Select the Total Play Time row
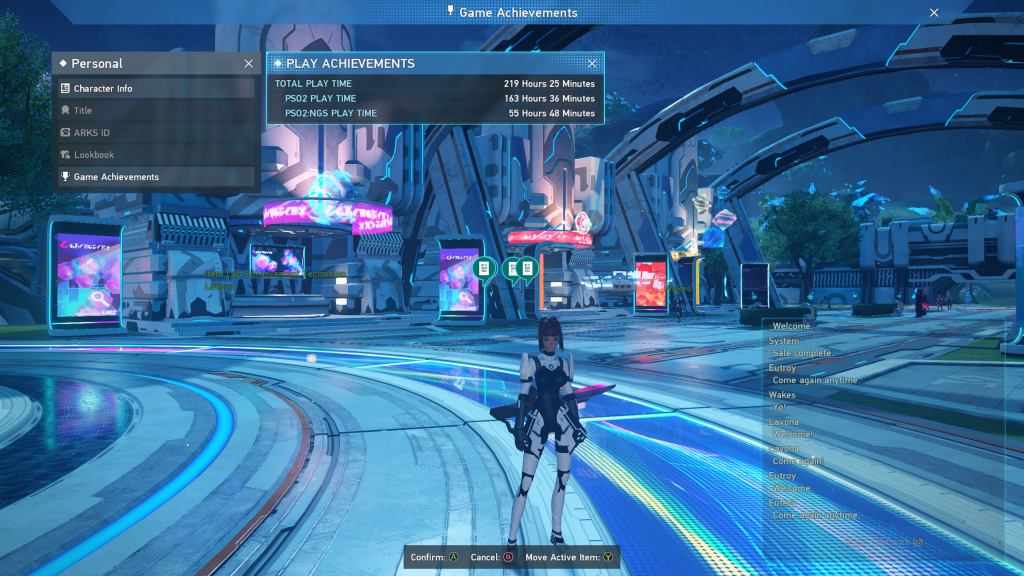Image resolution: width=1024 pixels, height=576 pixels. [435, 84]
